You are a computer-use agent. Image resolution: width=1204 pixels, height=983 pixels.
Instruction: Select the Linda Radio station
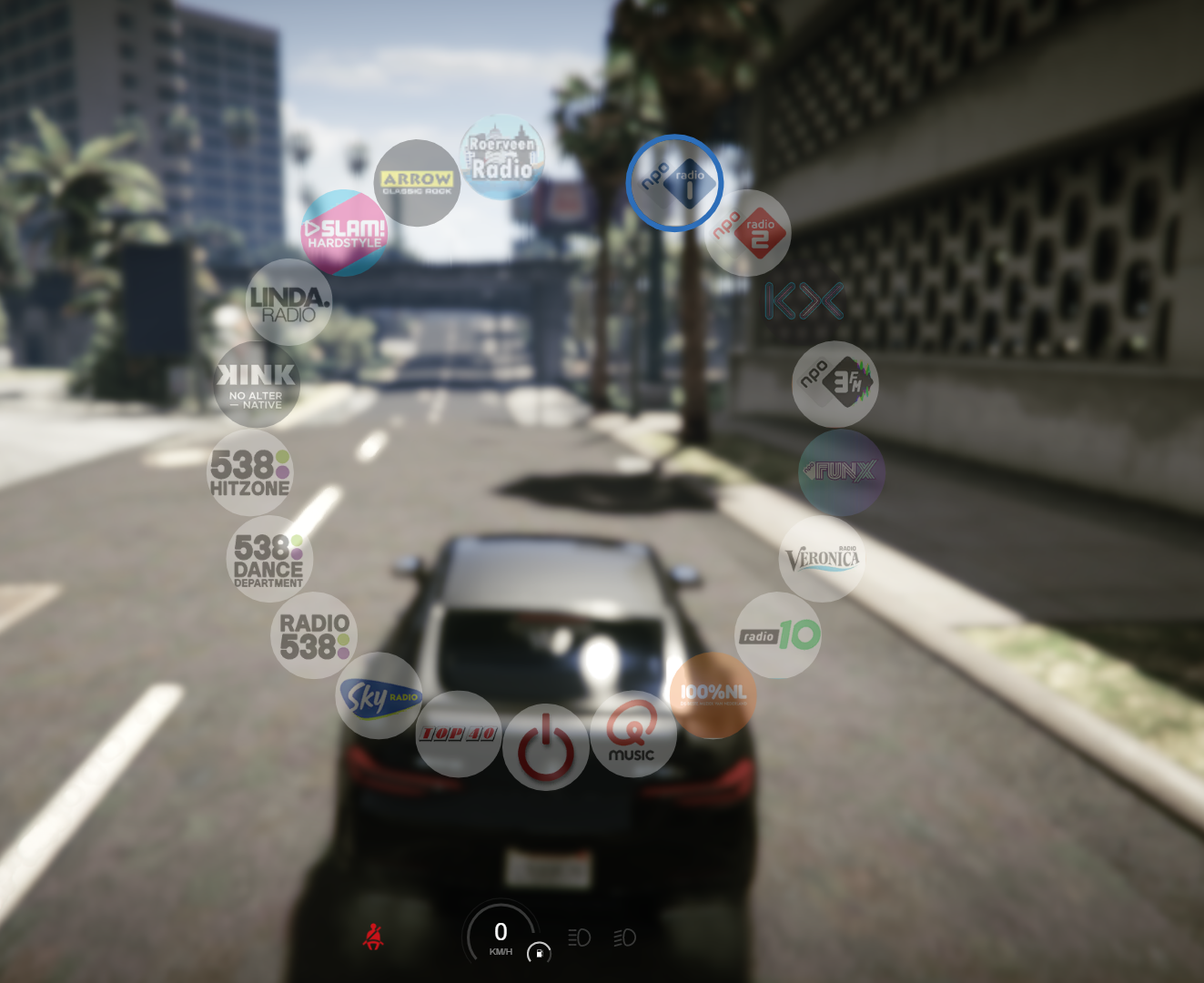(x=289, y=302)
